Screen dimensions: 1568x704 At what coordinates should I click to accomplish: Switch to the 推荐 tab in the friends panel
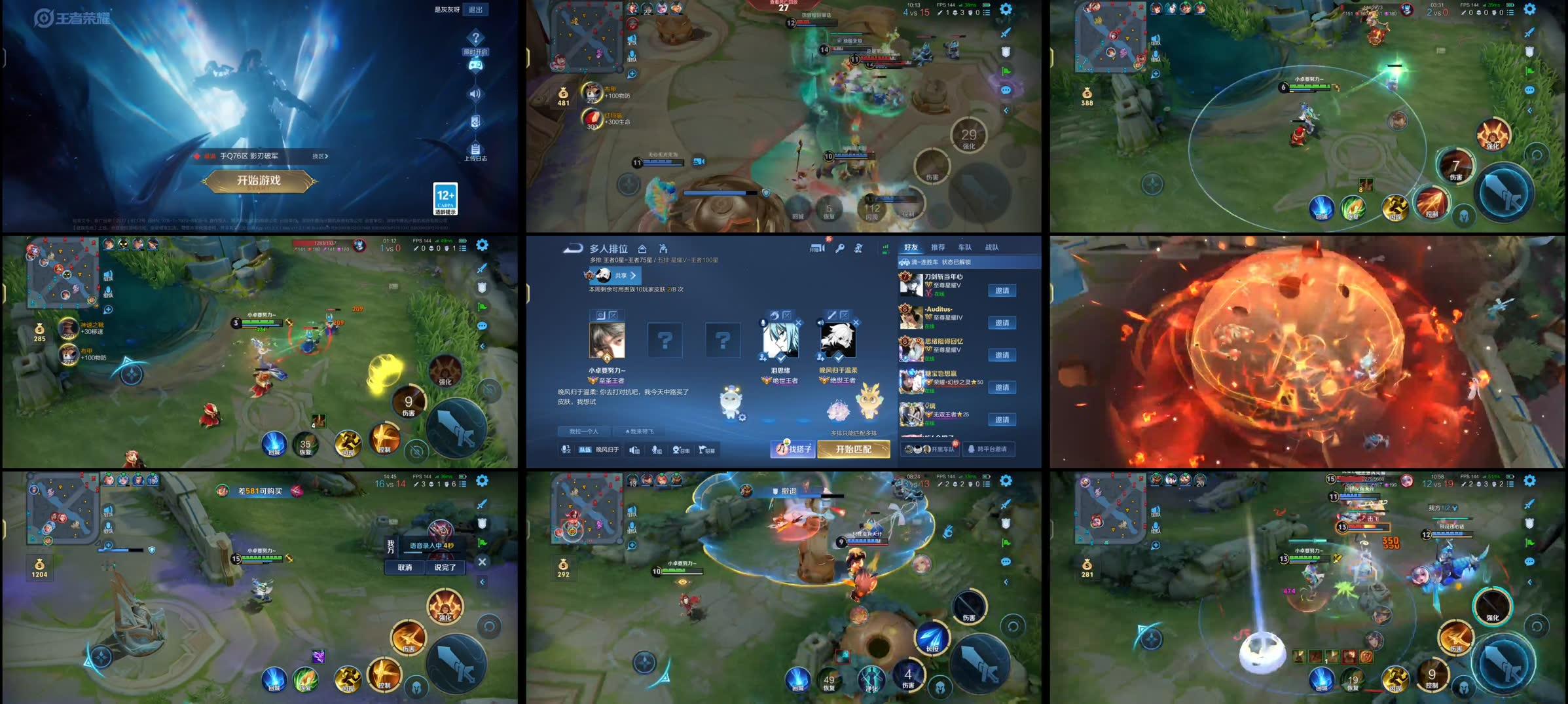939,249
